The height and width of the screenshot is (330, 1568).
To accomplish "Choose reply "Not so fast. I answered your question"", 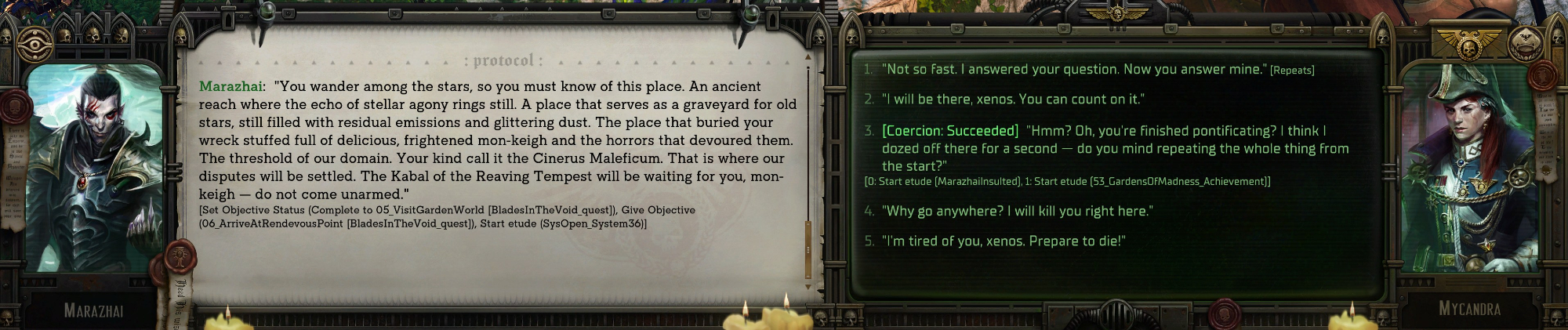I will tap(1074, 70).
